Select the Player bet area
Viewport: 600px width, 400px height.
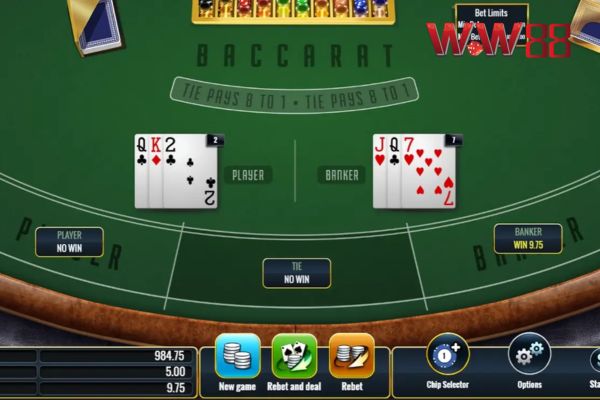click(x=69, y=241)
